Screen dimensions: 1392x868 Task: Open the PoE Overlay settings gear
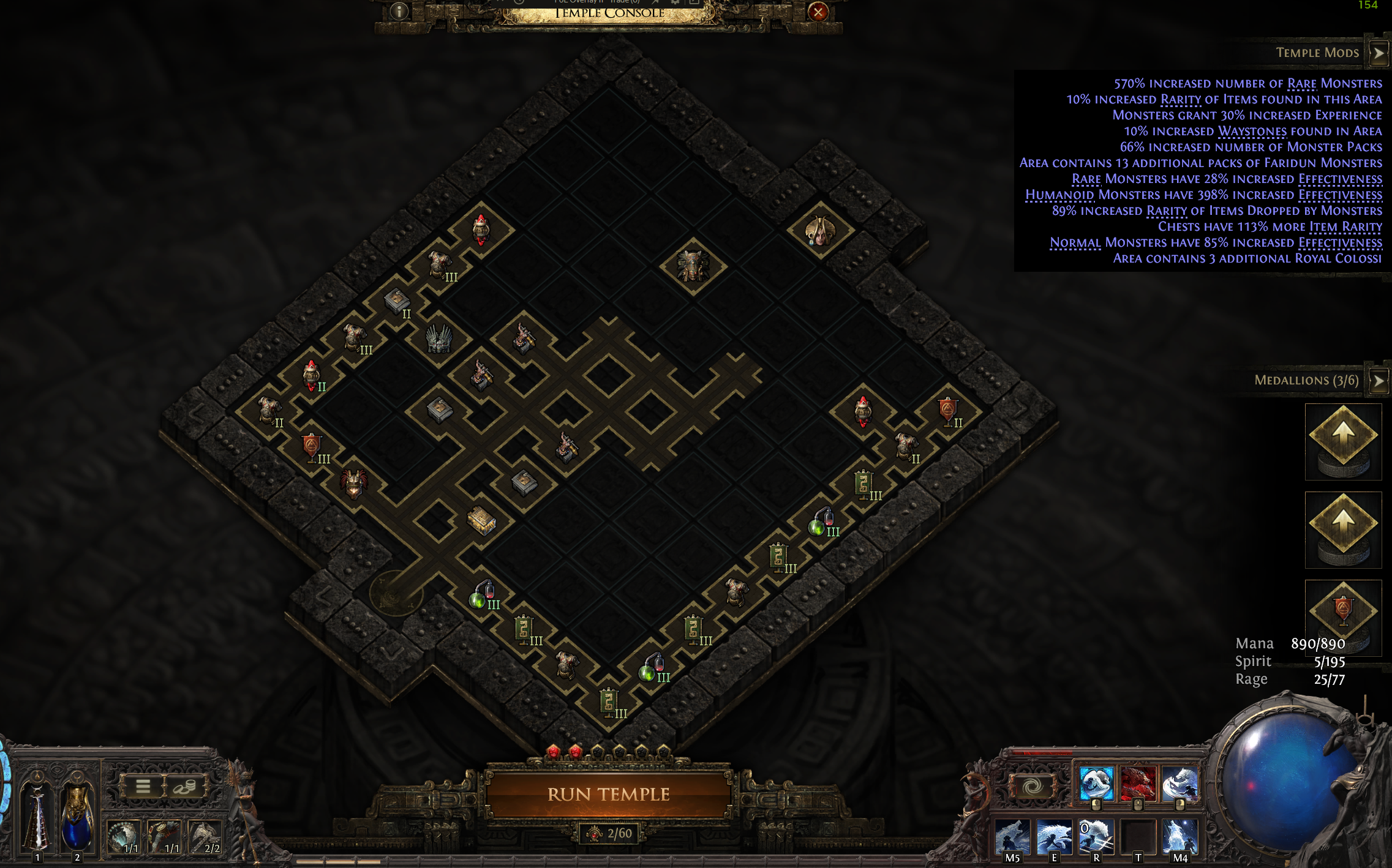tap(675, 2)
